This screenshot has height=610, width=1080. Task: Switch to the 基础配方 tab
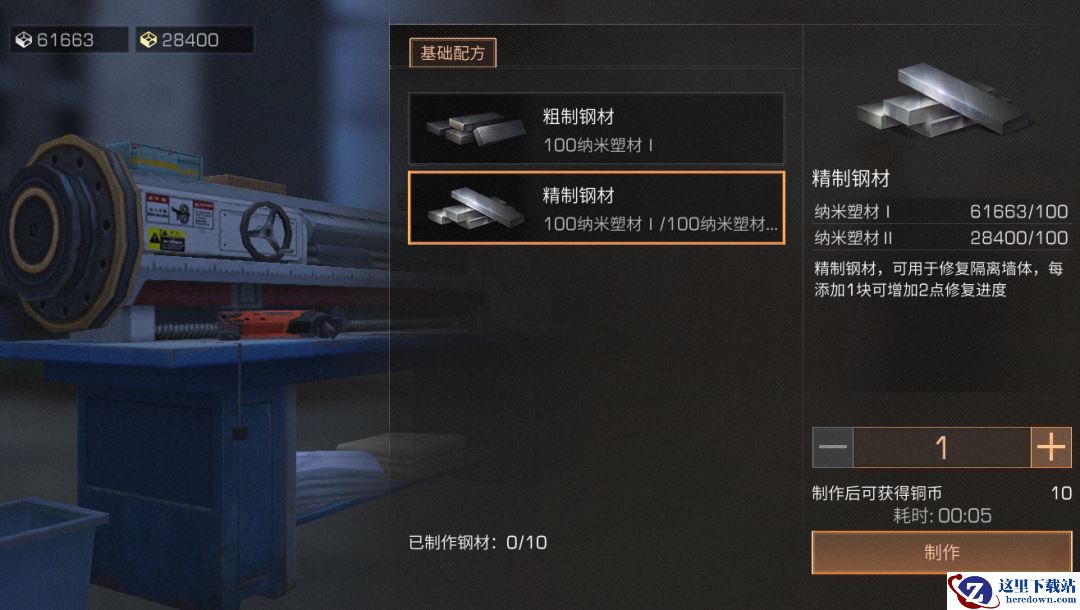pos(452,53)
